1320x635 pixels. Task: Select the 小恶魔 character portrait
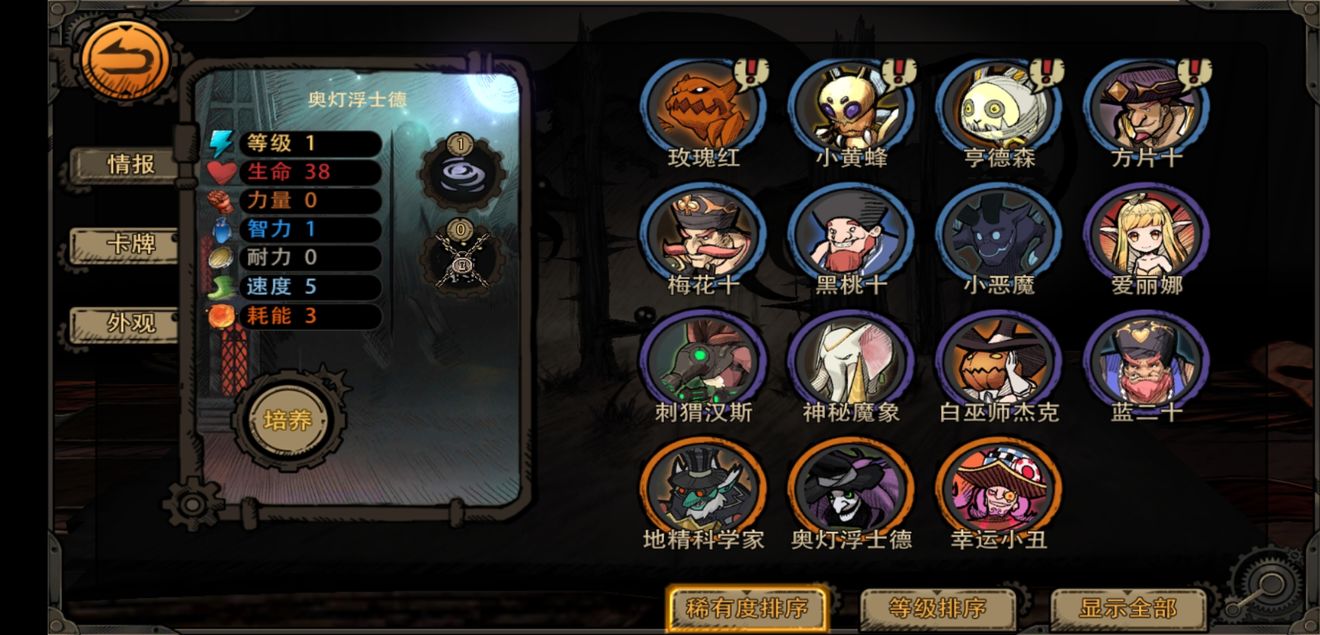pos(998,234)
